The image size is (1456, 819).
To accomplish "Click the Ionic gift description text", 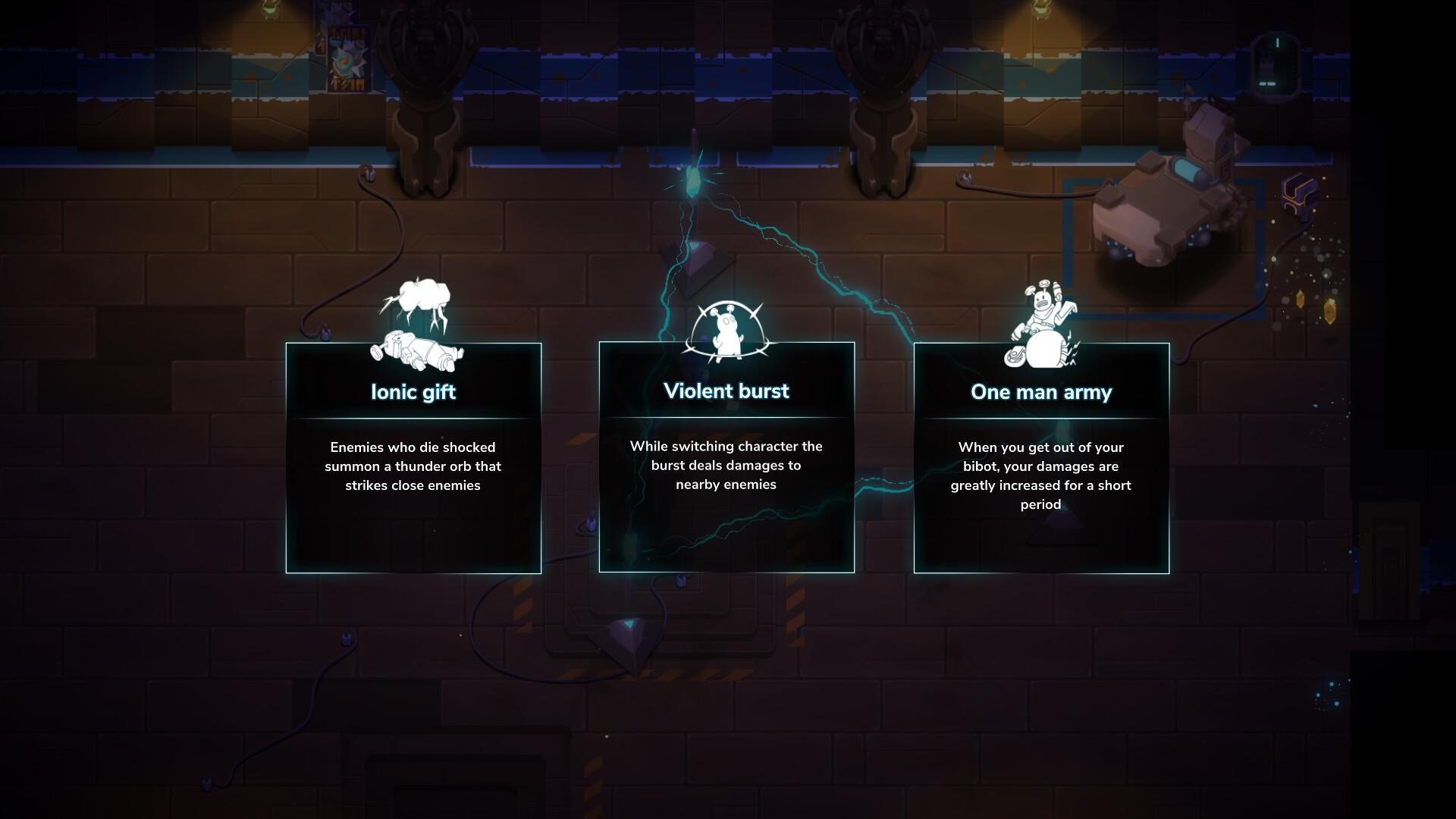I will [x=414, y=466].
